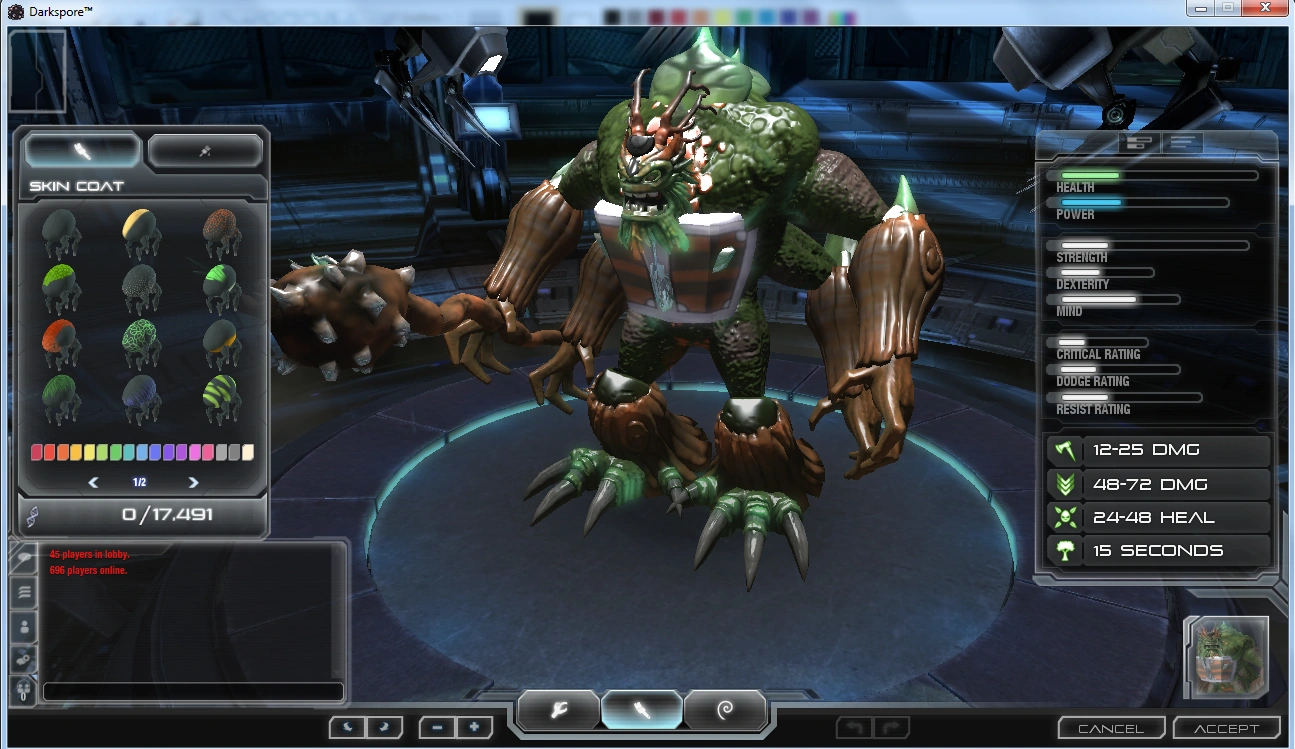Go back a color page with left arrow
This screenshot has height=749, width=1295.
(93, 482)
